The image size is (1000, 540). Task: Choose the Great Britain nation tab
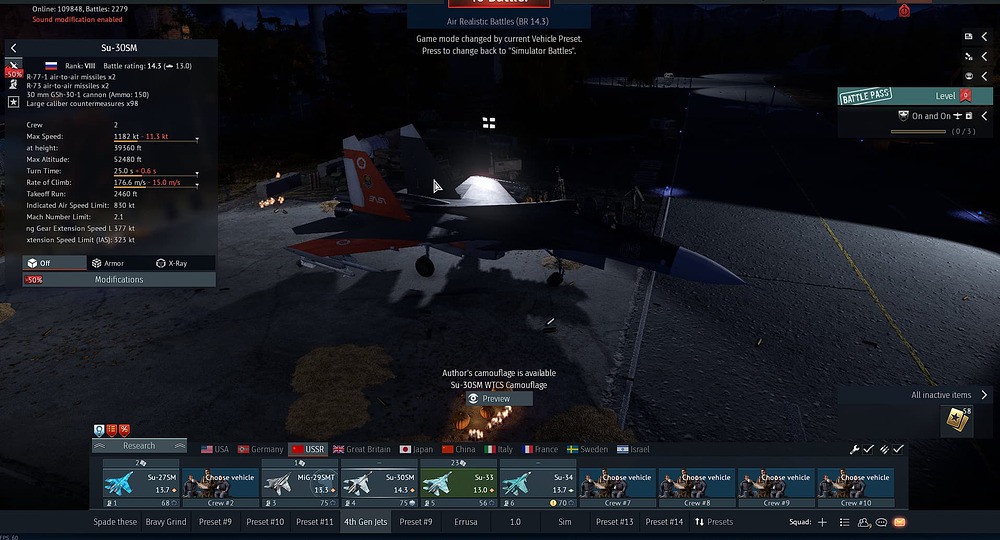(362, 450)
